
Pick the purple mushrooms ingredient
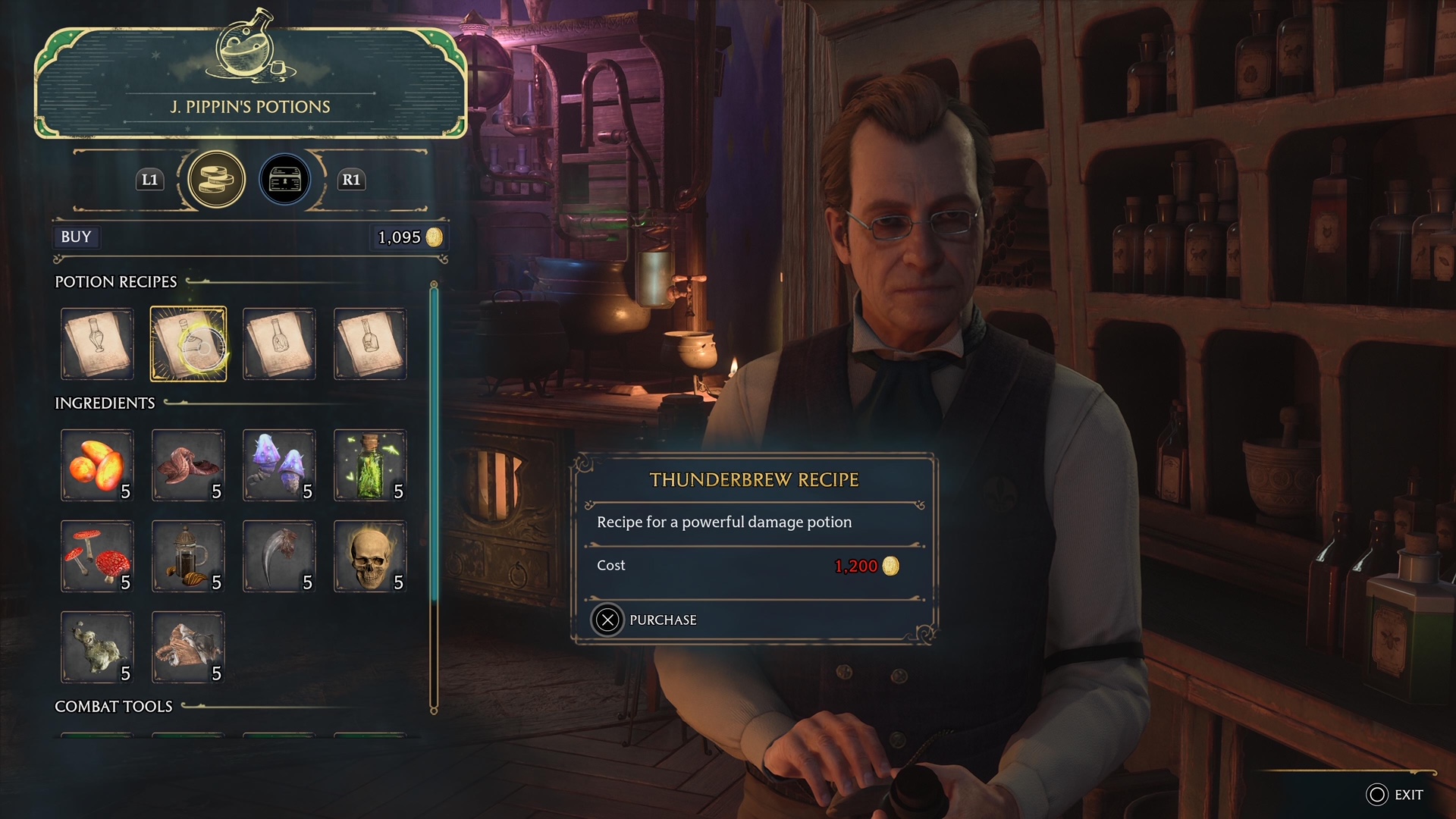tap(279, 465)
